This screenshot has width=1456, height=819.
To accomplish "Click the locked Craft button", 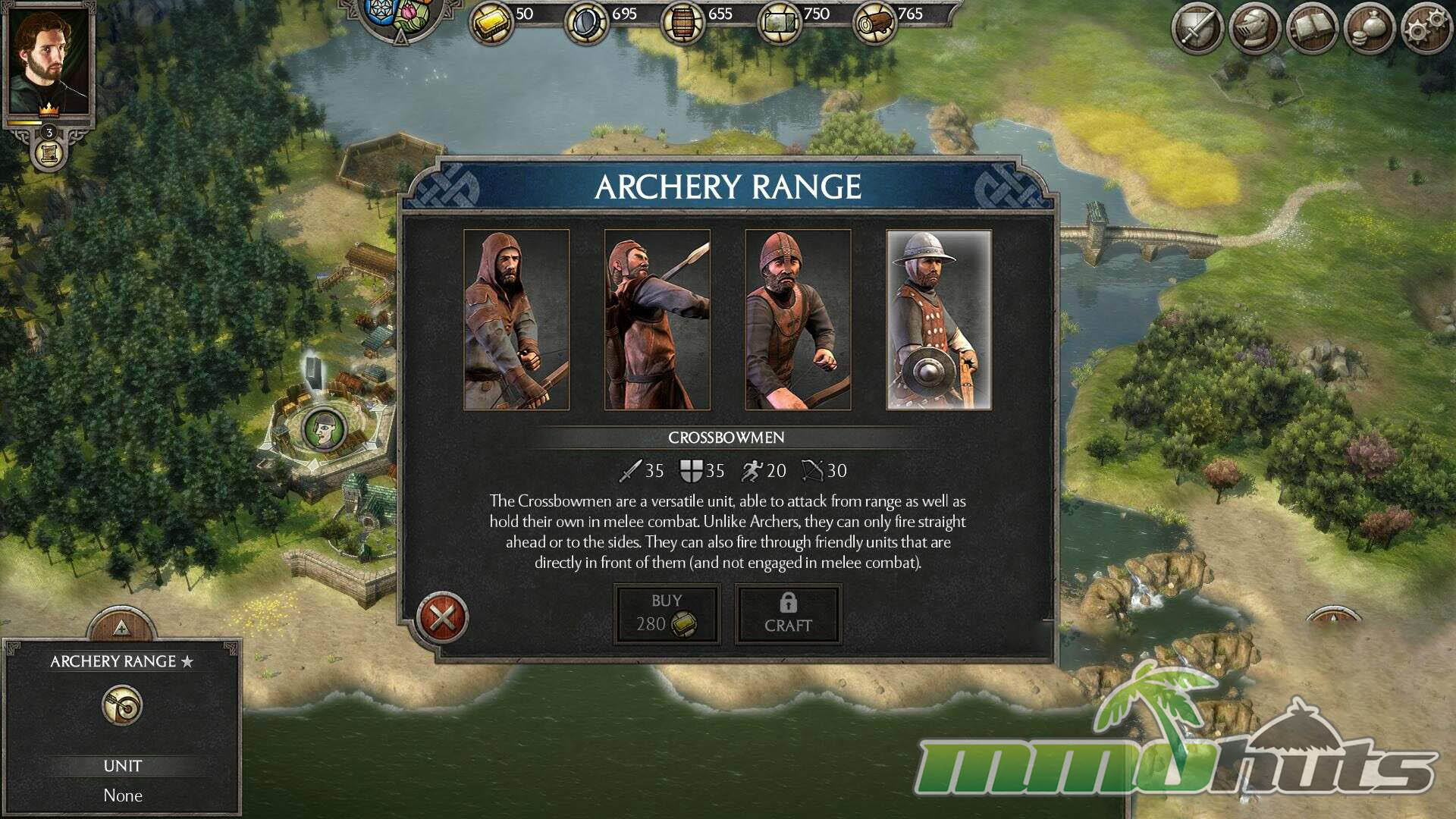I will (x=788, y=614).
